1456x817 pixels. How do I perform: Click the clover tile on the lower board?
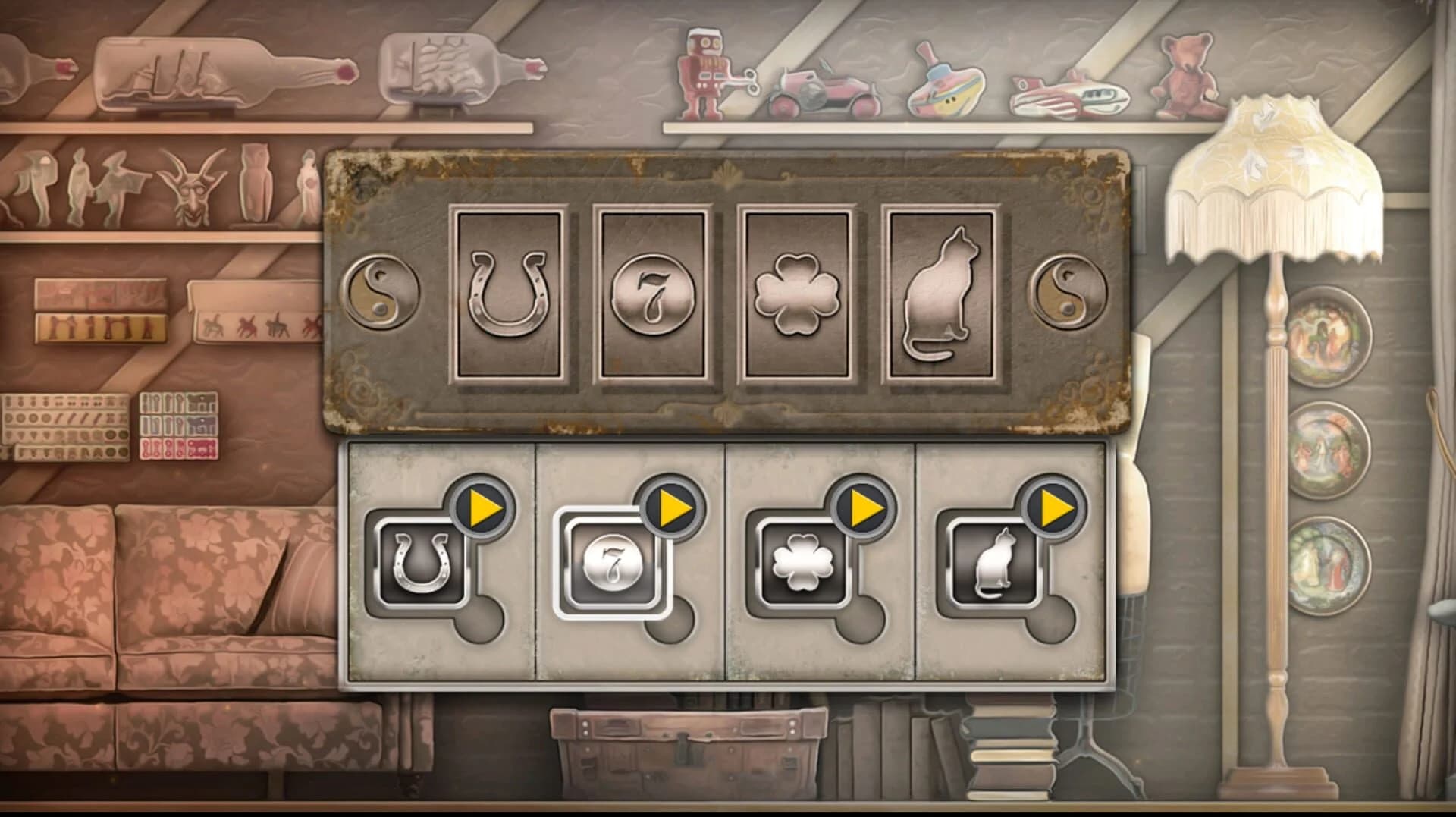(x=802, y=561)
